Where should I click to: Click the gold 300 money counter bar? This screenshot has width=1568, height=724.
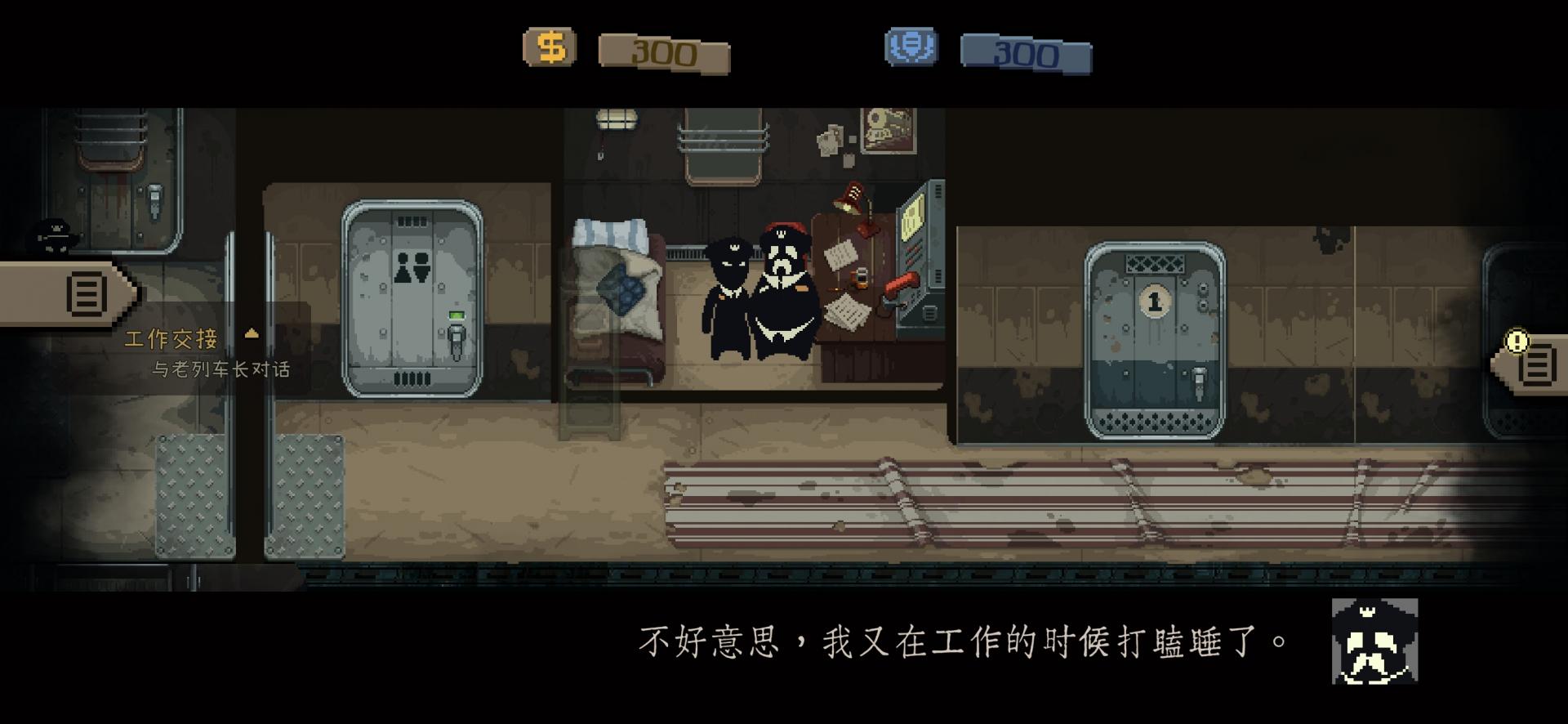663,51
